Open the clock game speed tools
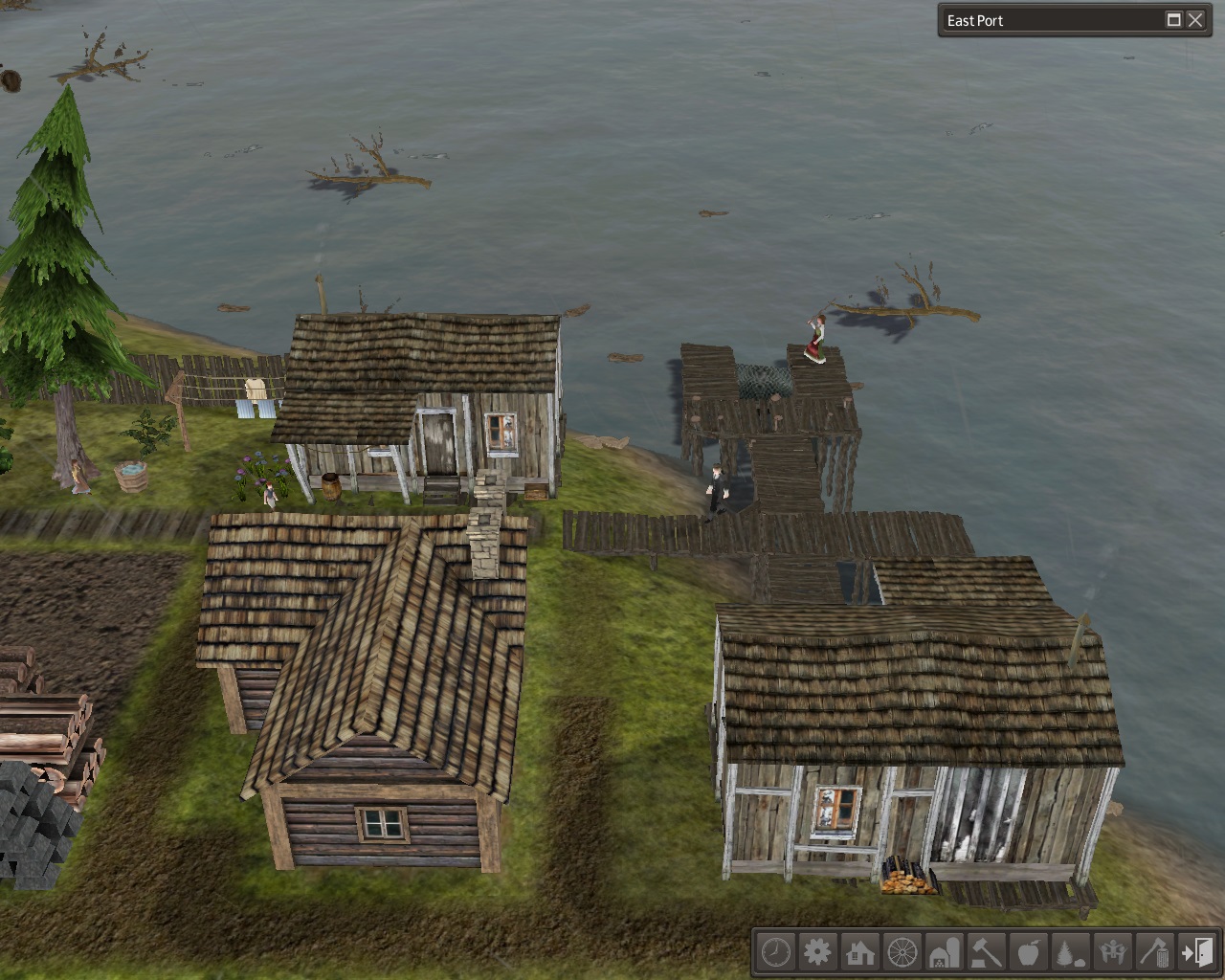The image size is (1225, 980). pos(775,952)
